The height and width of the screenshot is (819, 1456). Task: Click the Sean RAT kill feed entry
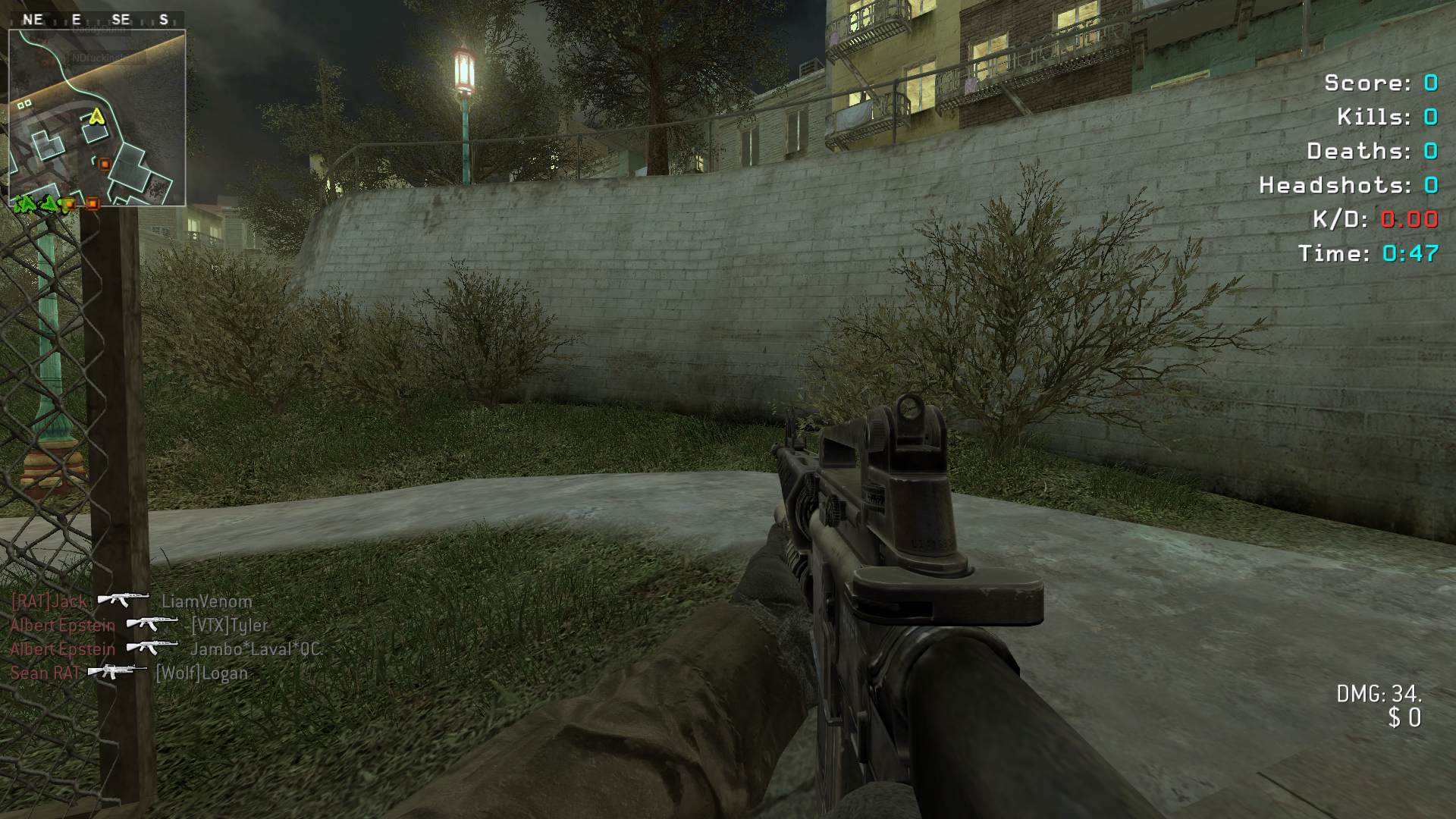point(129,673)
